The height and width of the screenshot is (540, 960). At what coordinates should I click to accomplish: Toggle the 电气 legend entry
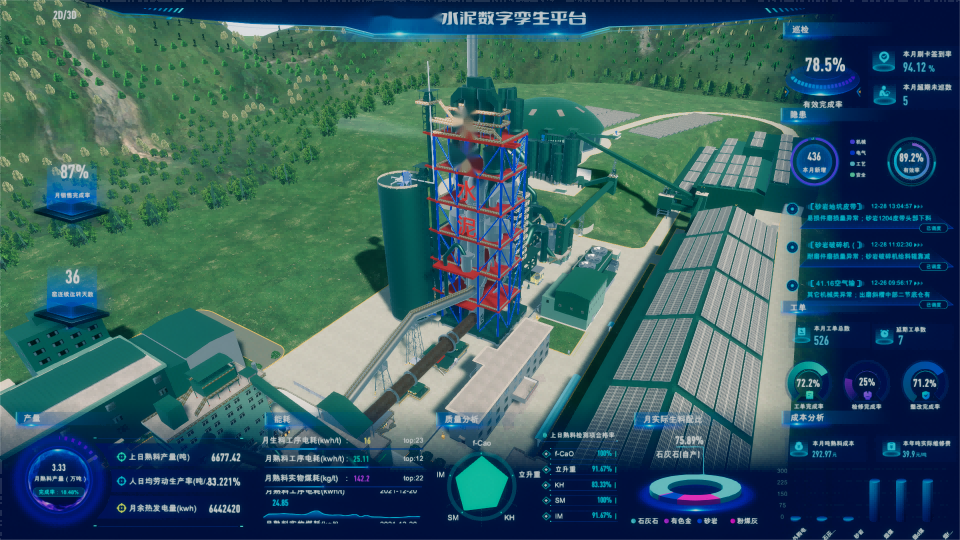click(x=857, y=152)
